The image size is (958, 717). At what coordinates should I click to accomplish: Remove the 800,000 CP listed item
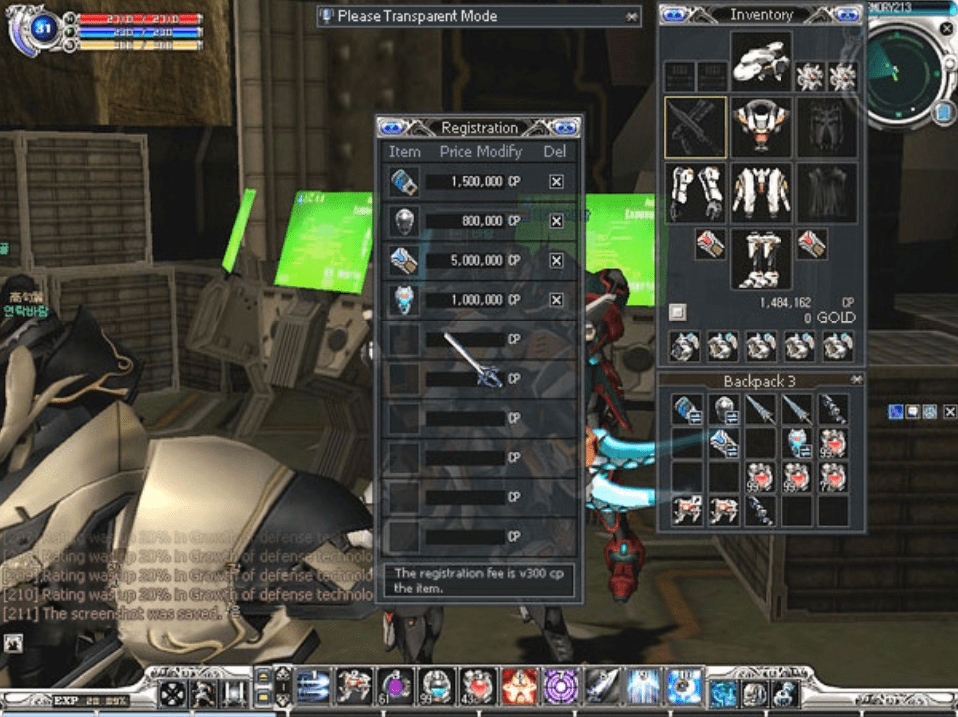point(556,221)
